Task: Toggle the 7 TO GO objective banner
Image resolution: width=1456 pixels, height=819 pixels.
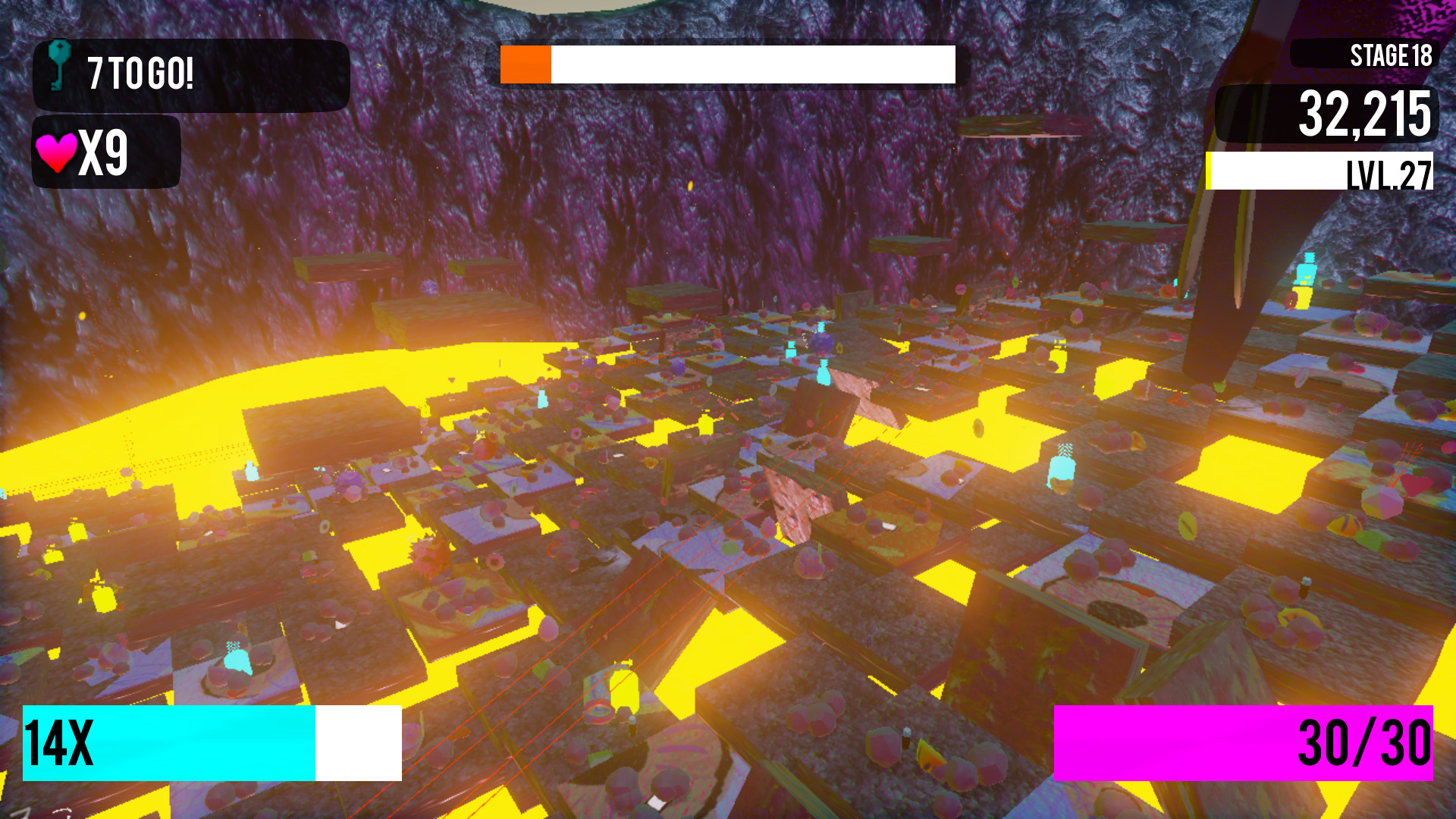Action: click(190, 72)
